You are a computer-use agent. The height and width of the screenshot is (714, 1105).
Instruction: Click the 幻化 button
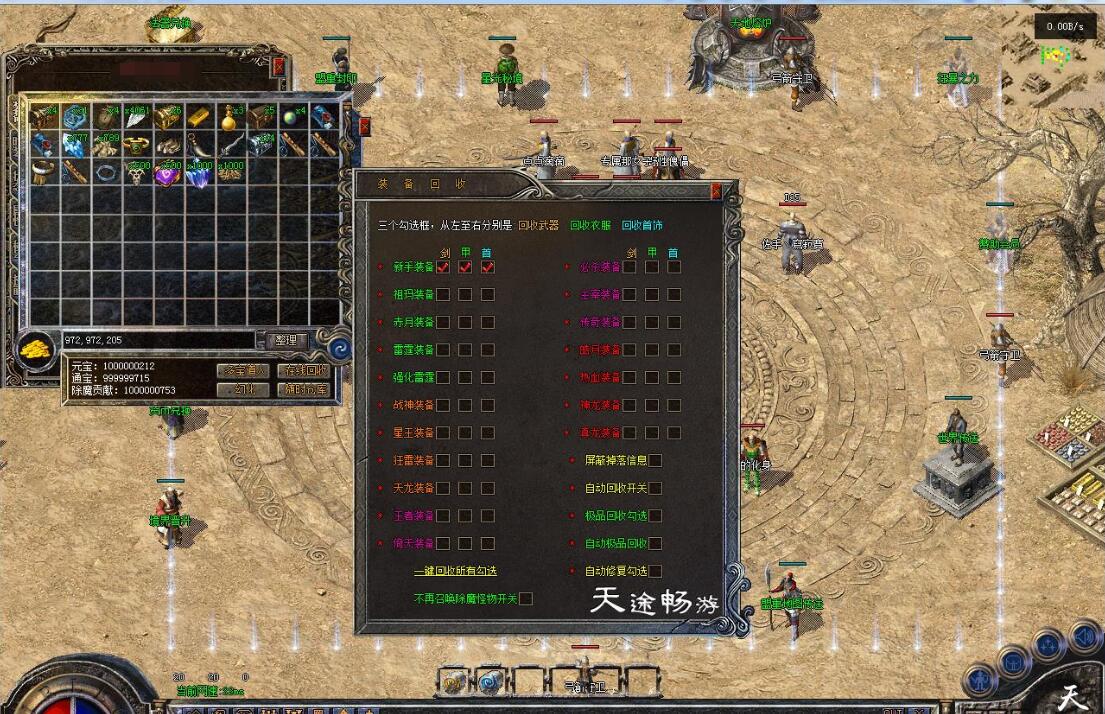coord(243,389)
